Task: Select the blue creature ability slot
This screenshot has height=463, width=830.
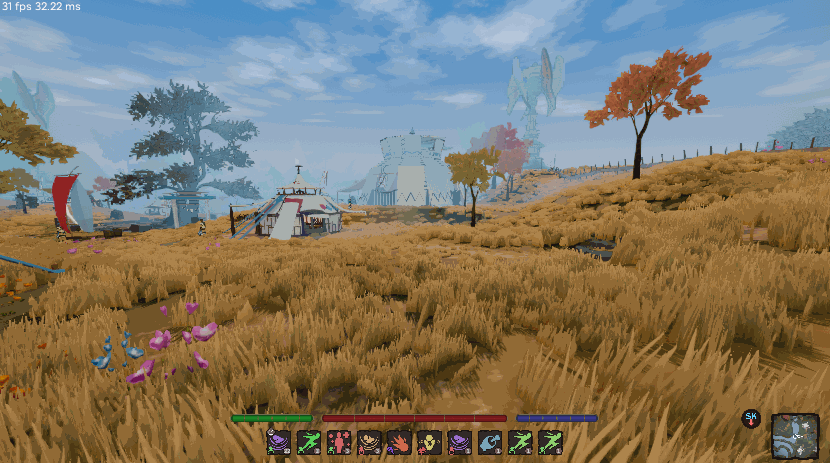Action: (491, 442)
